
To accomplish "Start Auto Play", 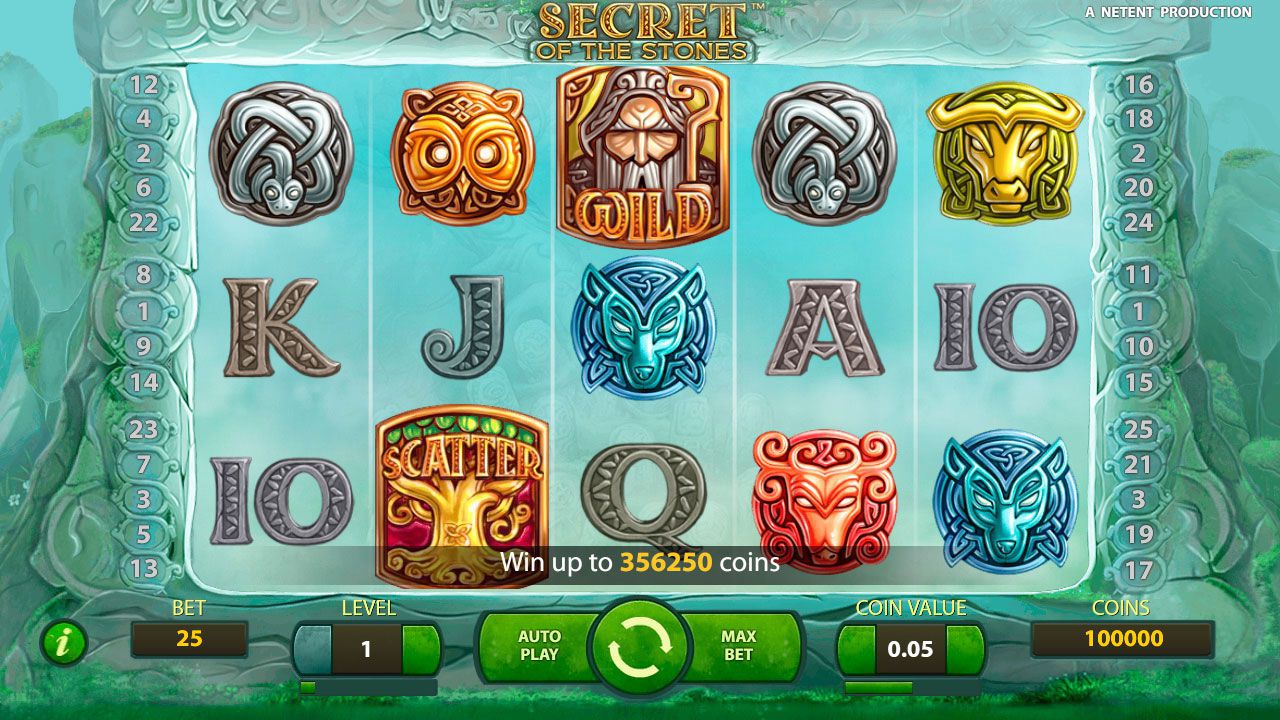I will pos(538,645).
